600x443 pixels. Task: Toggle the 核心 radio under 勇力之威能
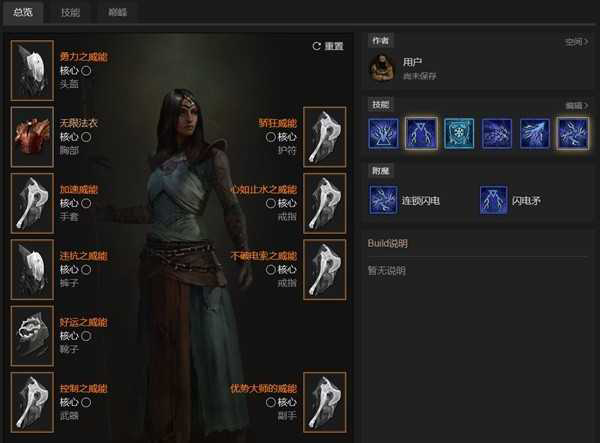87,71
